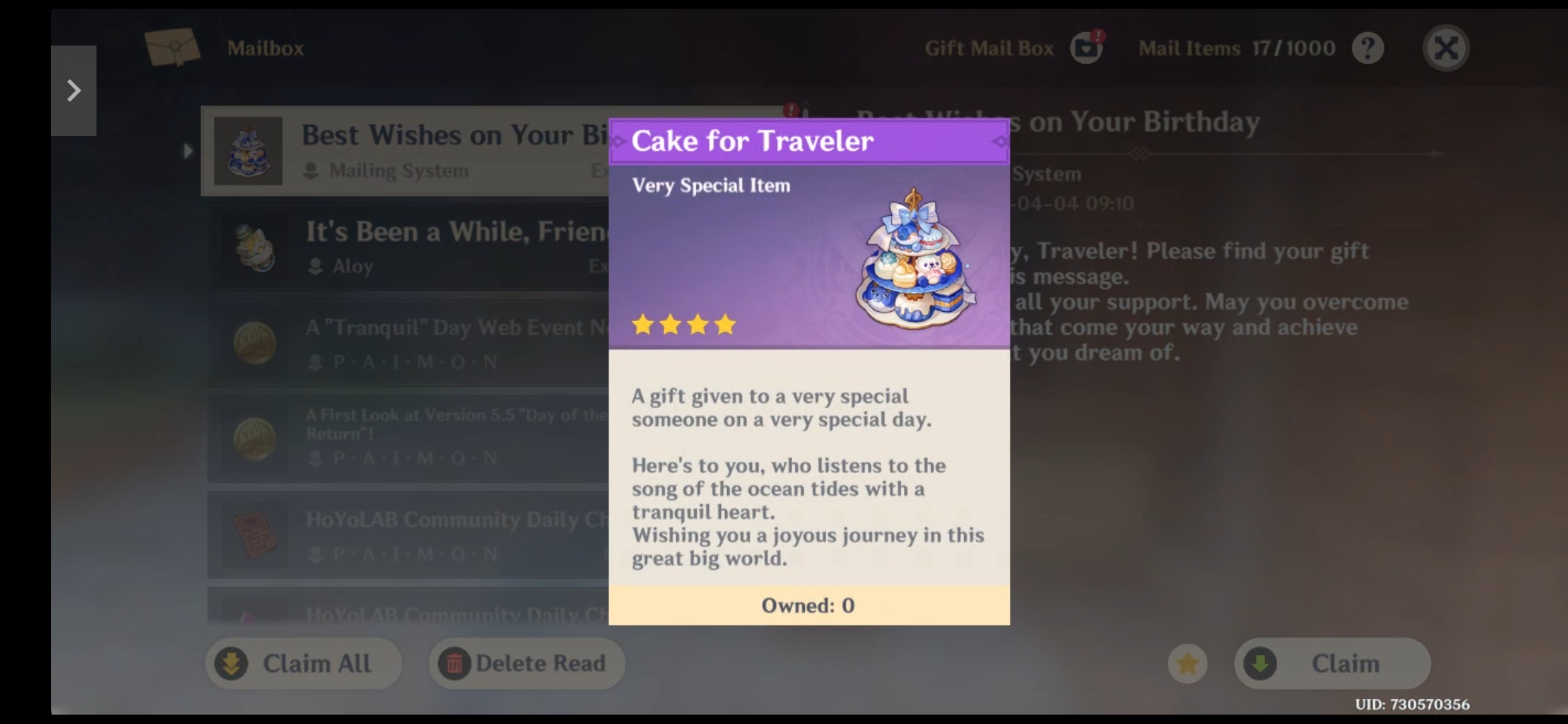Collapse the mail panel with left chevron

[74, 89]
